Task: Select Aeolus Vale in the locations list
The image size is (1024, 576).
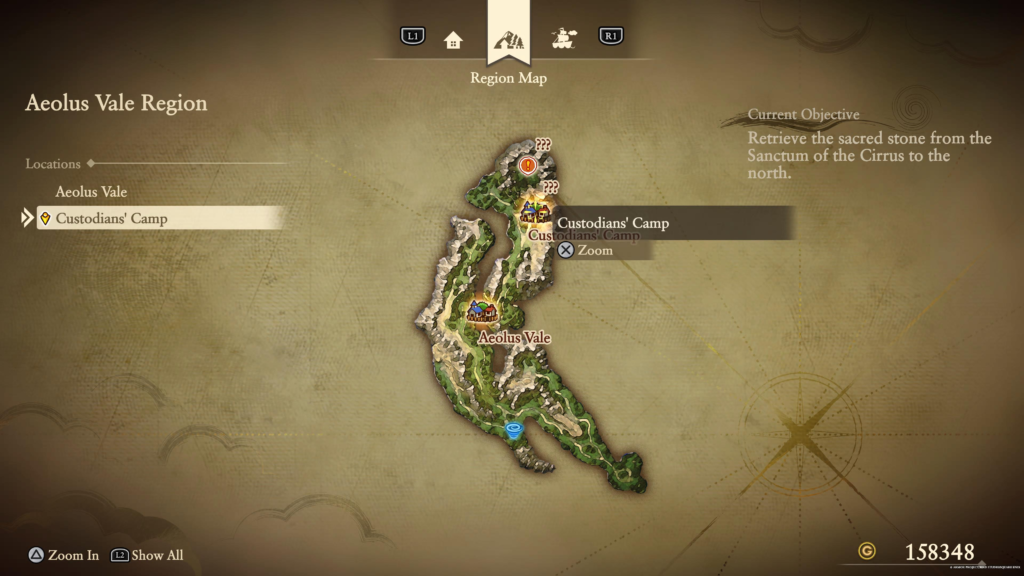Action: tap(91, 191)
